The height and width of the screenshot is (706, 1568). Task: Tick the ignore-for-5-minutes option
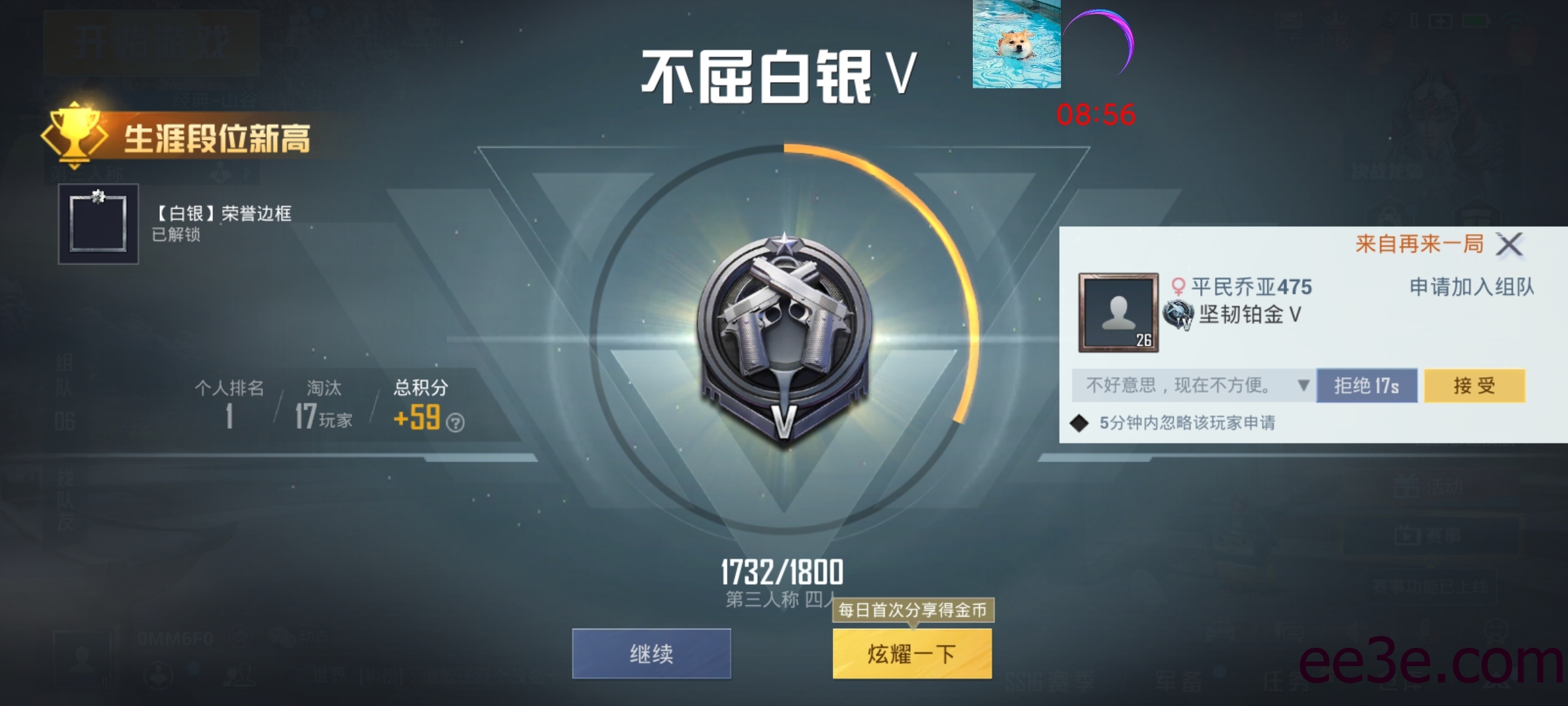click(x=1079, y=423)
